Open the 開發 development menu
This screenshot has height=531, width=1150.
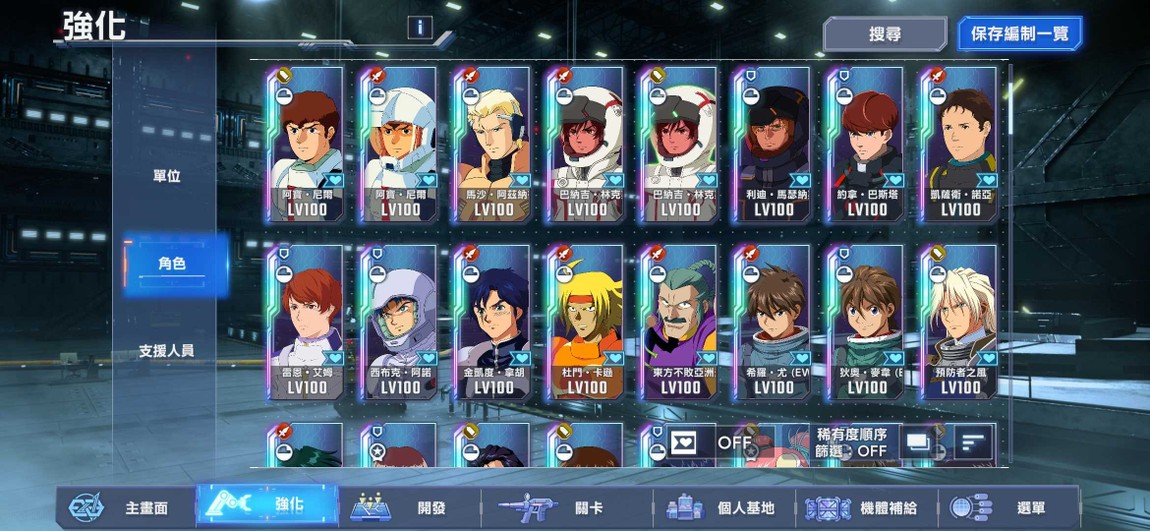(x=408, y=508)
